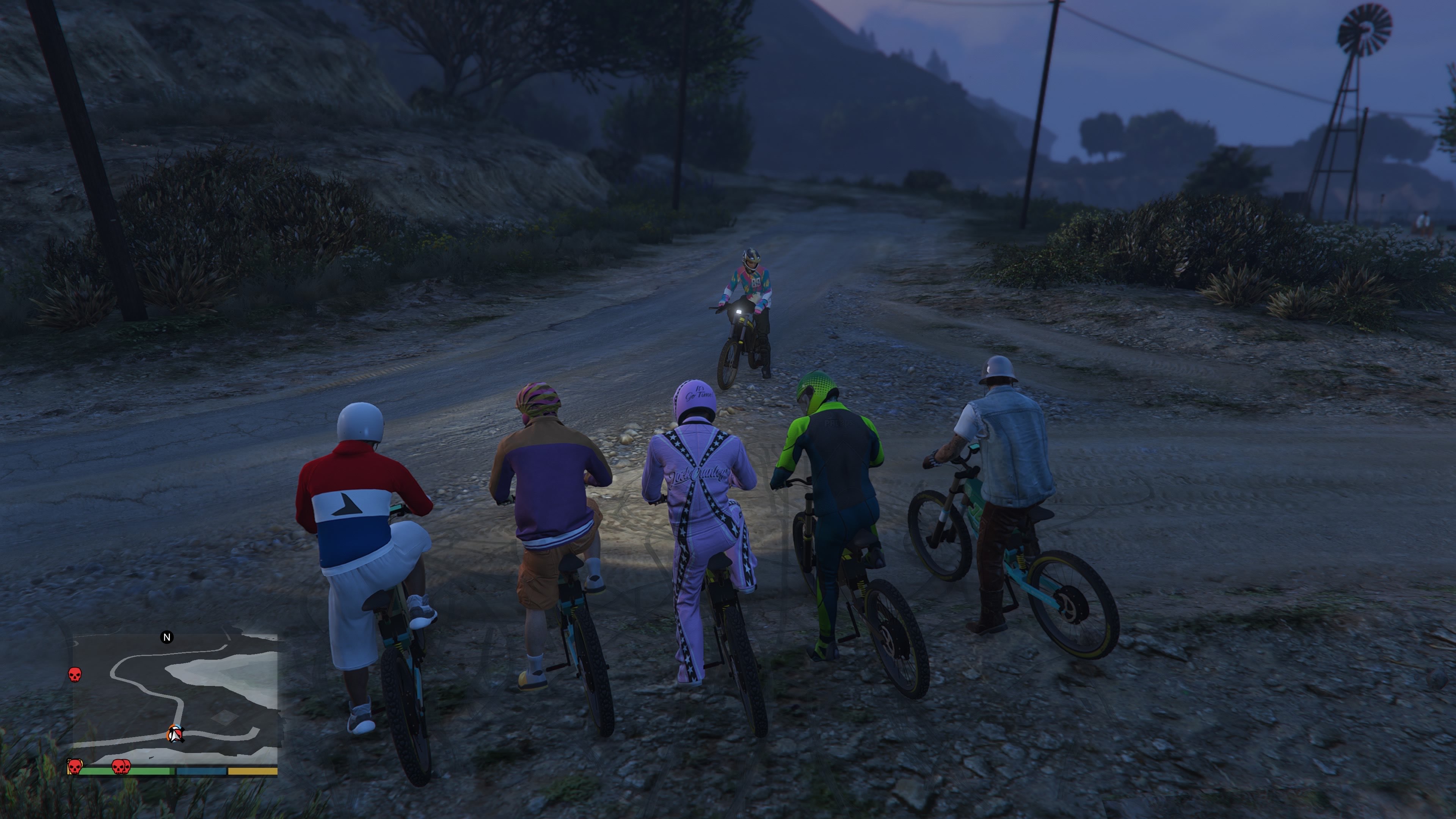Image resolution: width=1456 pixels, height=819 pixels.
Task: Click the player arrow blip on minimap
Action: [176, 734]
